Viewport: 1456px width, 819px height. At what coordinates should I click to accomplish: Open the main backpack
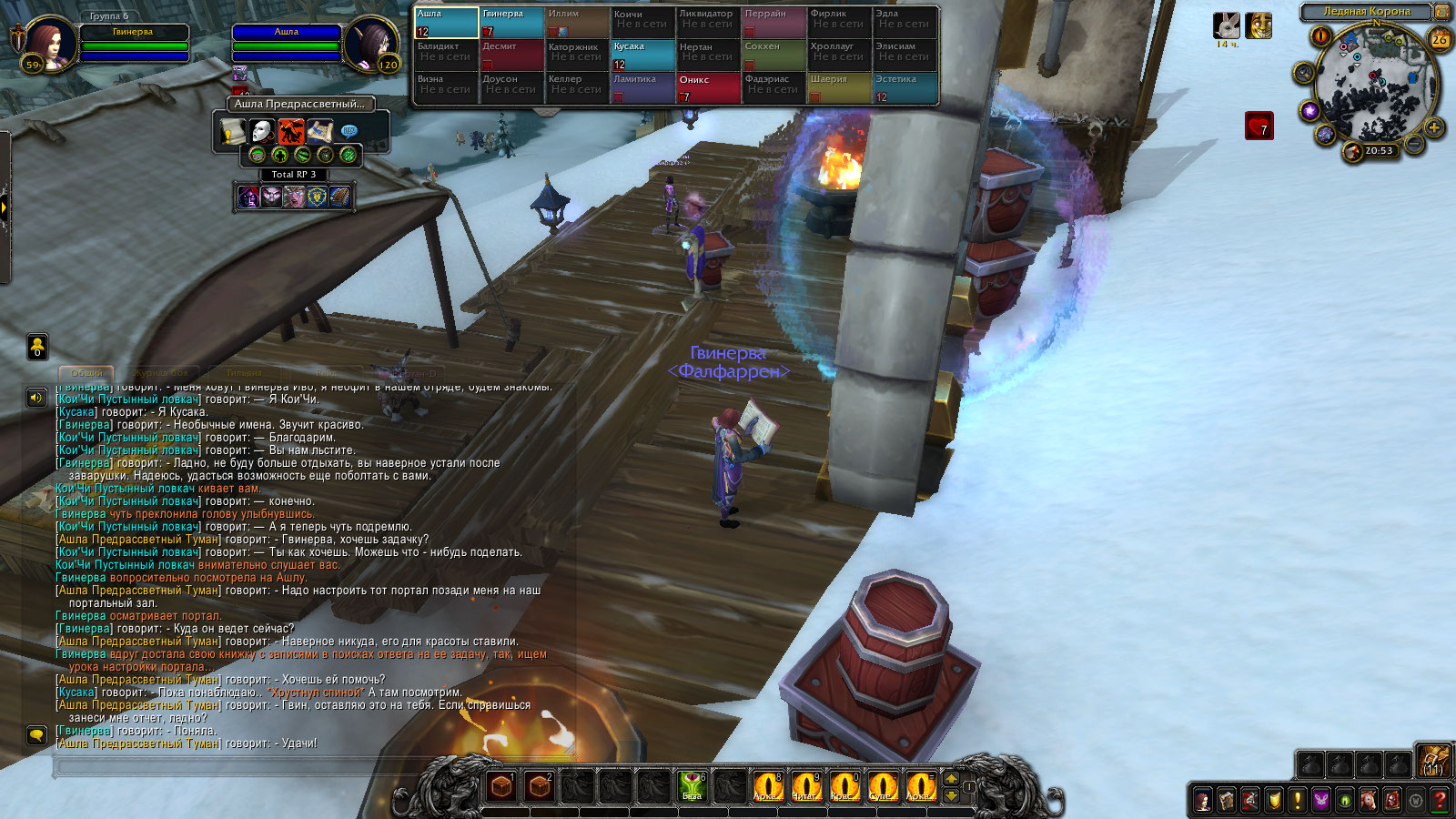click(1432, 761)
